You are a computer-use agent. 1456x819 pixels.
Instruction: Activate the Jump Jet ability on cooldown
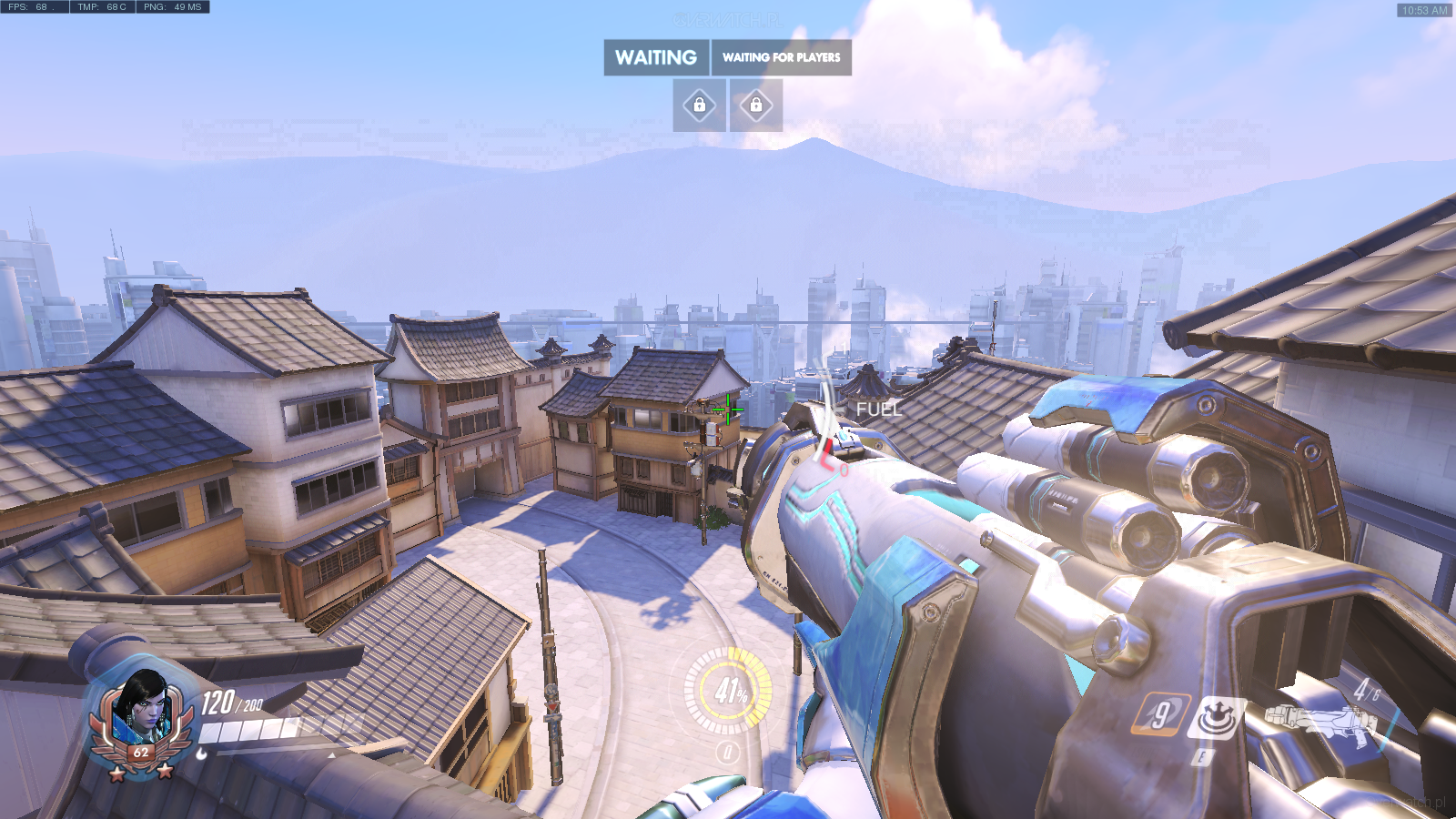(1160, 713)
